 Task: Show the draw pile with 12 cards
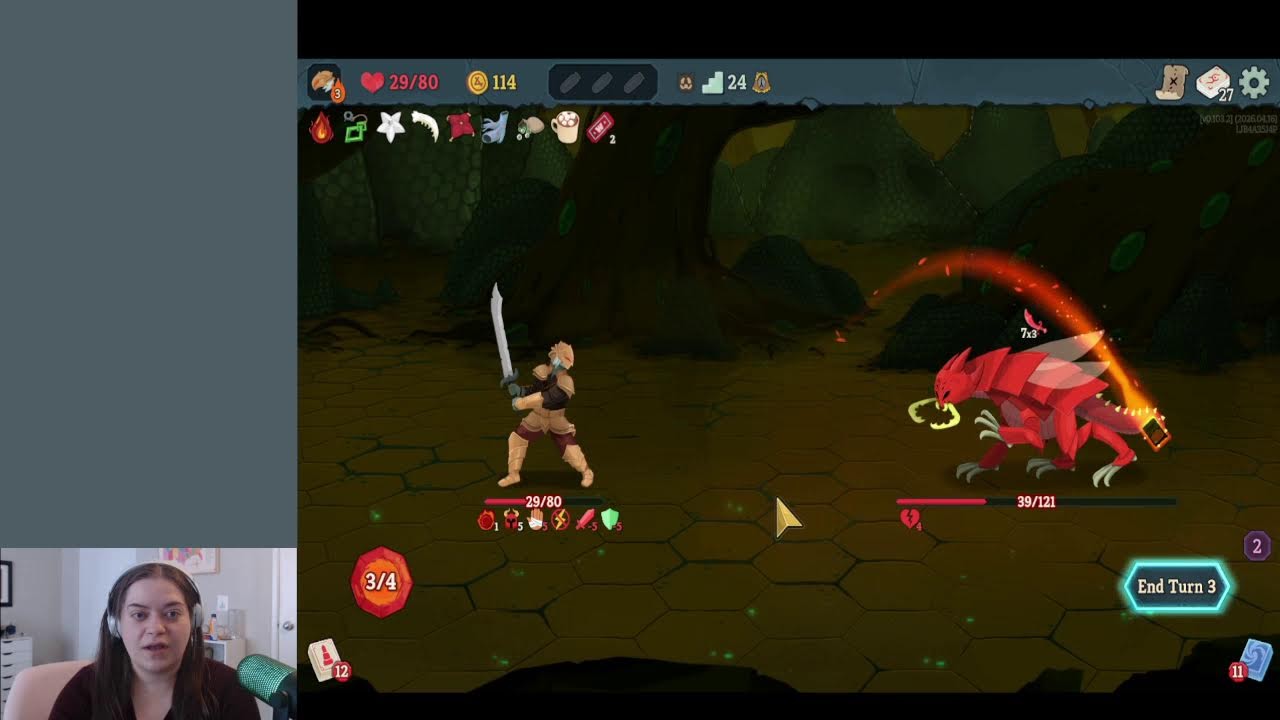326,659
